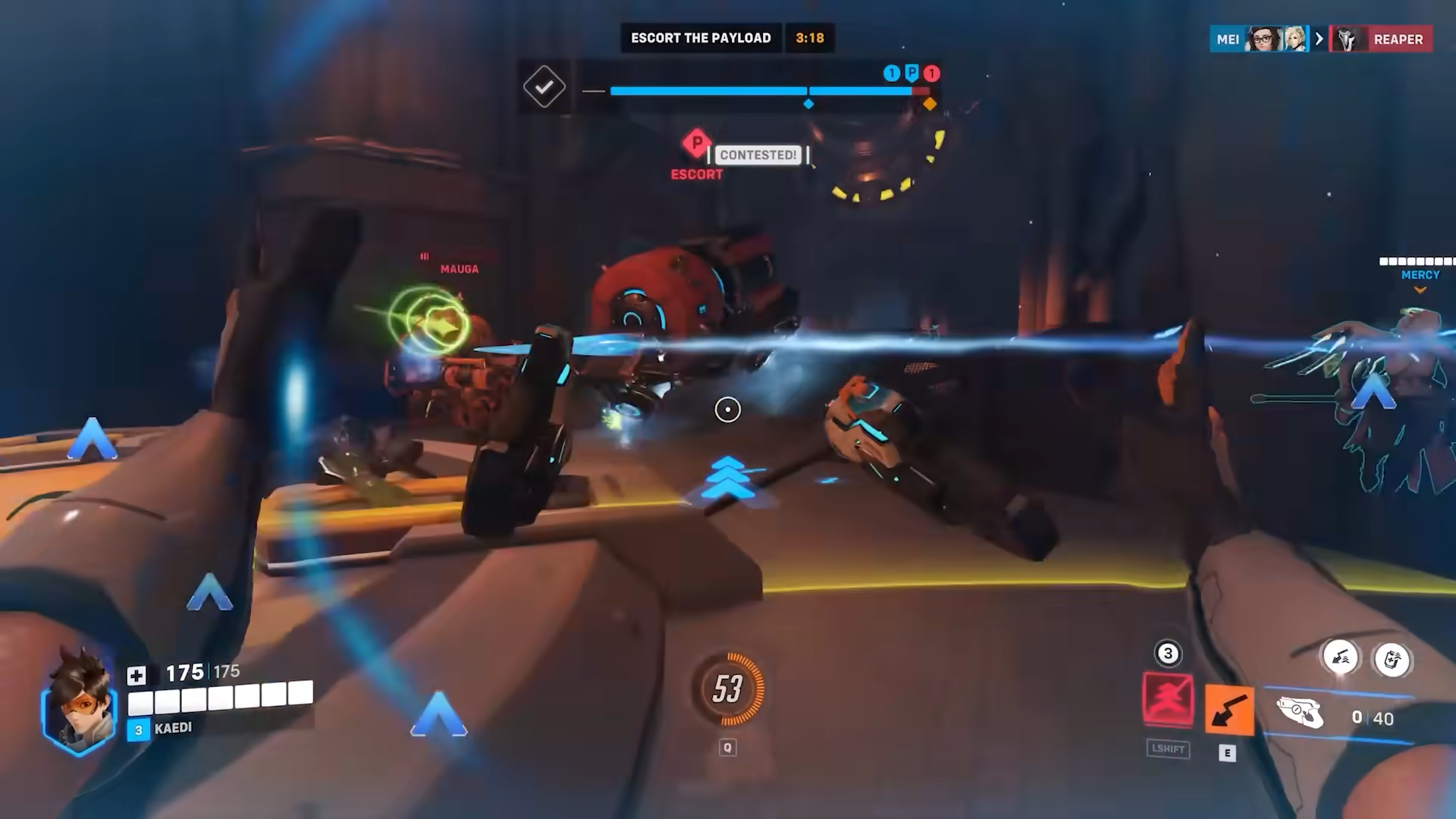Image resolution: width=1456 pixels, height=819 pixels.
Task: Select the Blink ability icon above LSHIFT
Action: [x=1168, y=699]
